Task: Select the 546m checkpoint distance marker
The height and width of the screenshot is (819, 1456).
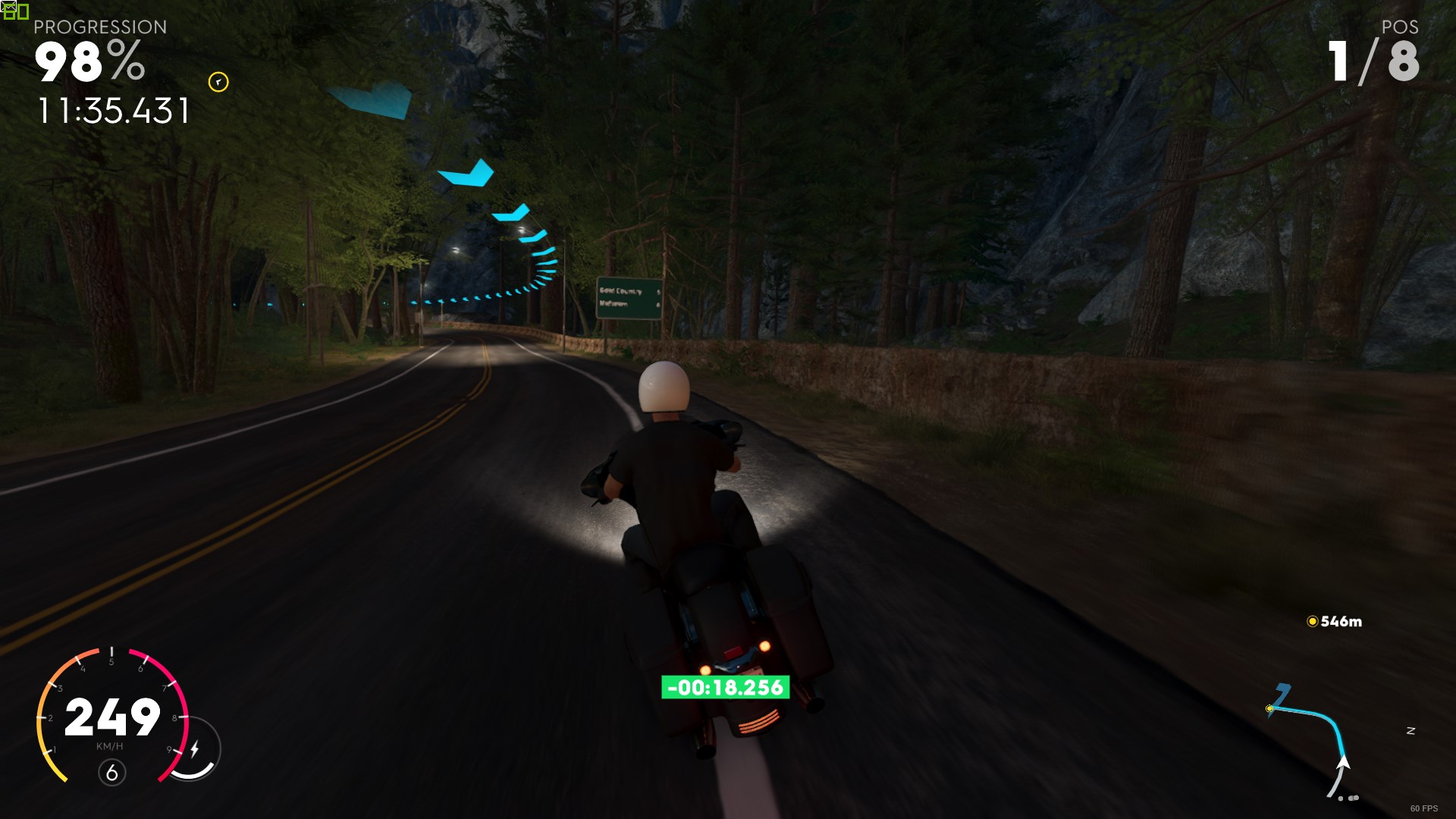Action: click(x=1334, y=622)
